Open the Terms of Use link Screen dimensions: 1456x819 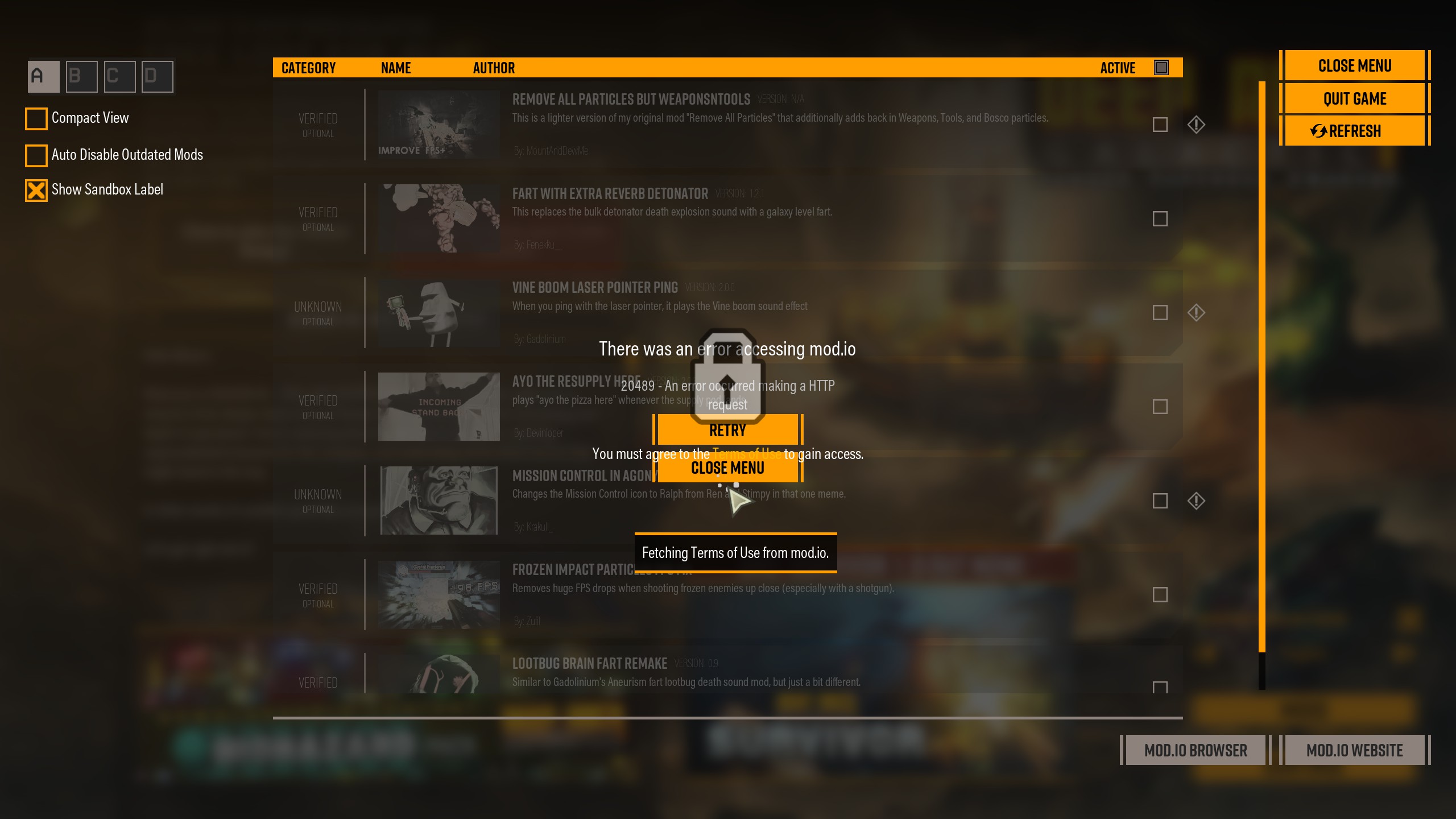[x=747, y=454]
